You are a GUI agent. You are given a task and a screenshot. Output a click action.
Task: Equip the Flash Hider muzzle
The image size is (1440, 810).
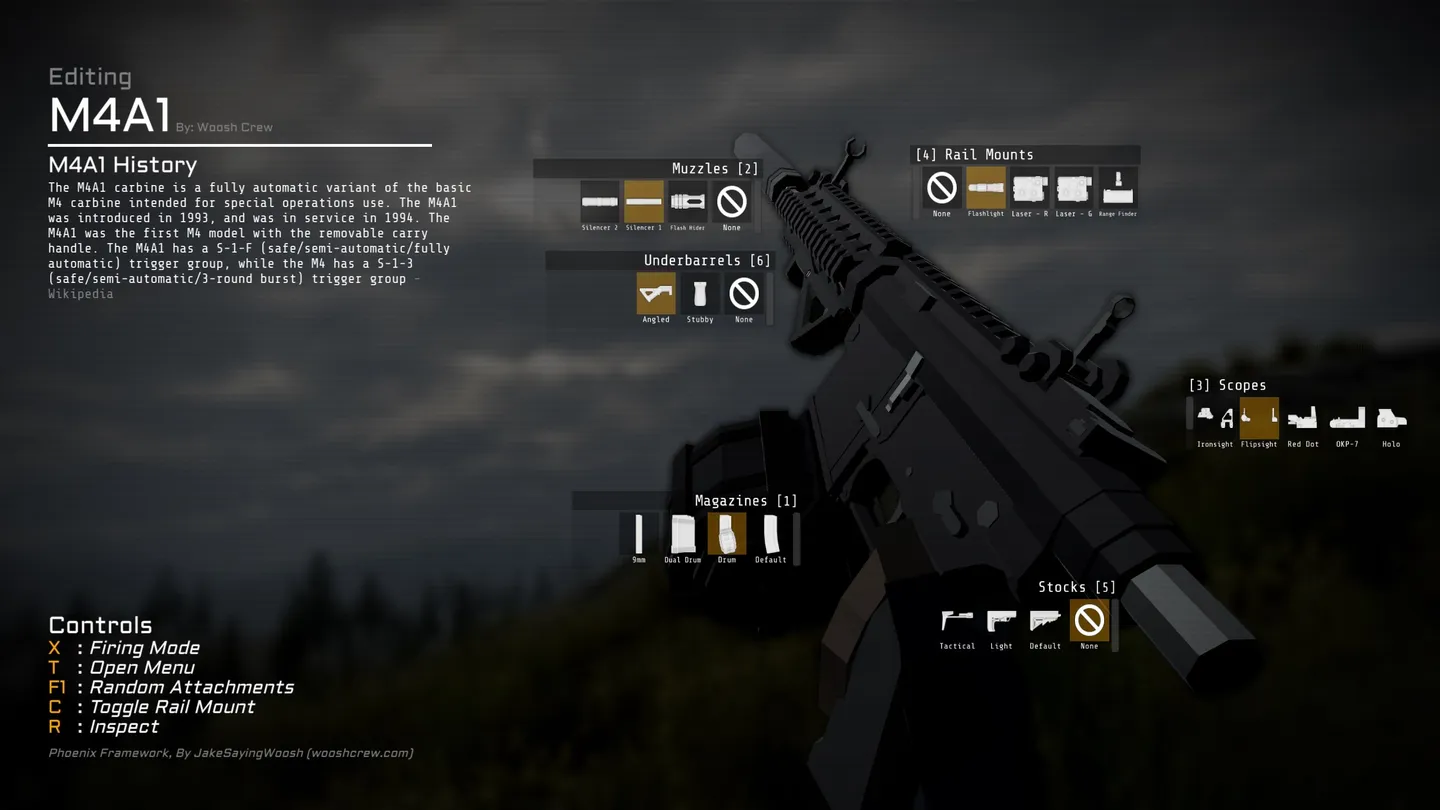coord(688,202)
